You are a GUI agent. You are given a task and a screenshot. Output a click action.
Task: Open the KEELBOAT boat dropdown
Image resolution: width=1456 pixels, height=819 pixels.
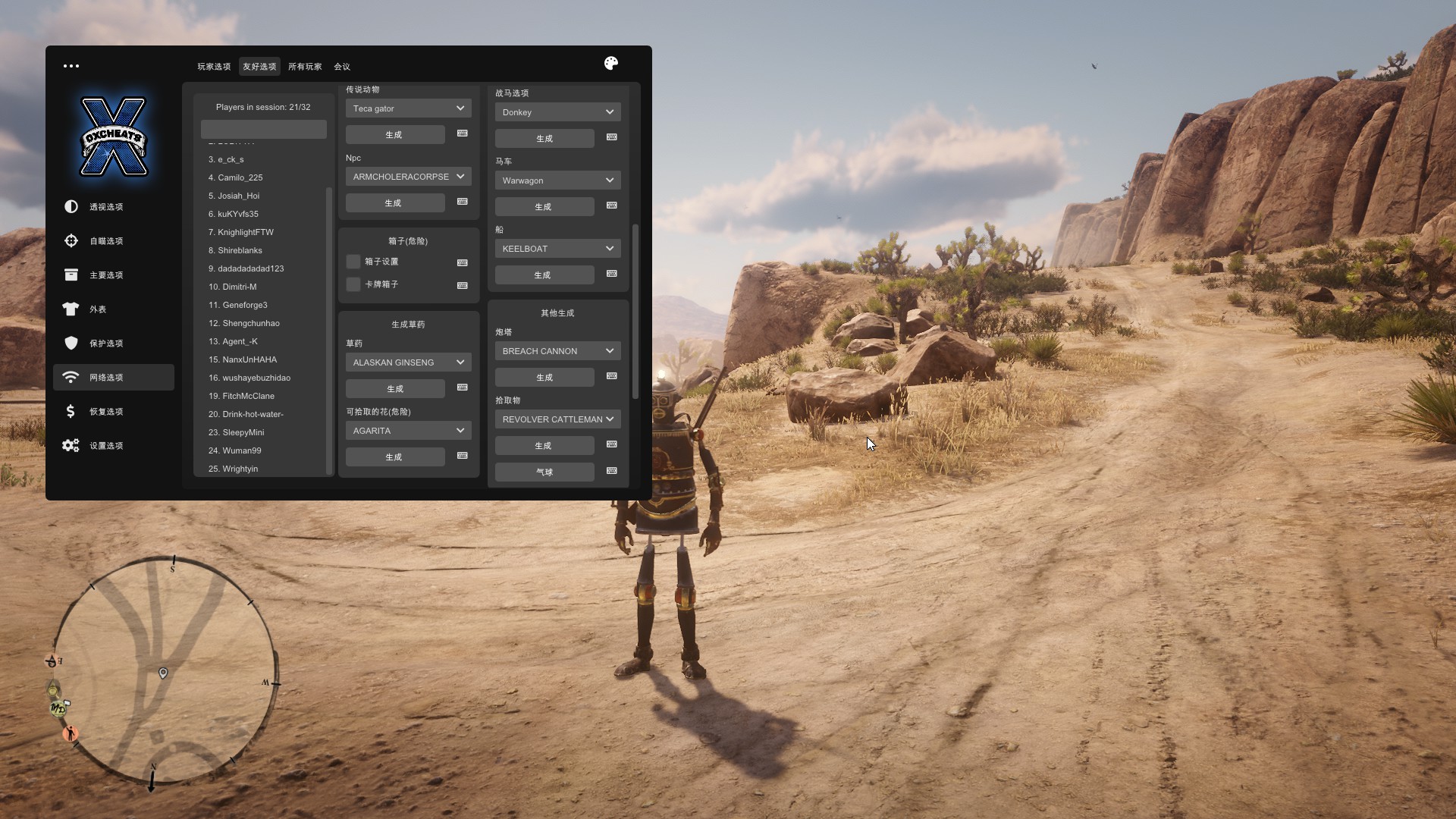click(557, 249)
